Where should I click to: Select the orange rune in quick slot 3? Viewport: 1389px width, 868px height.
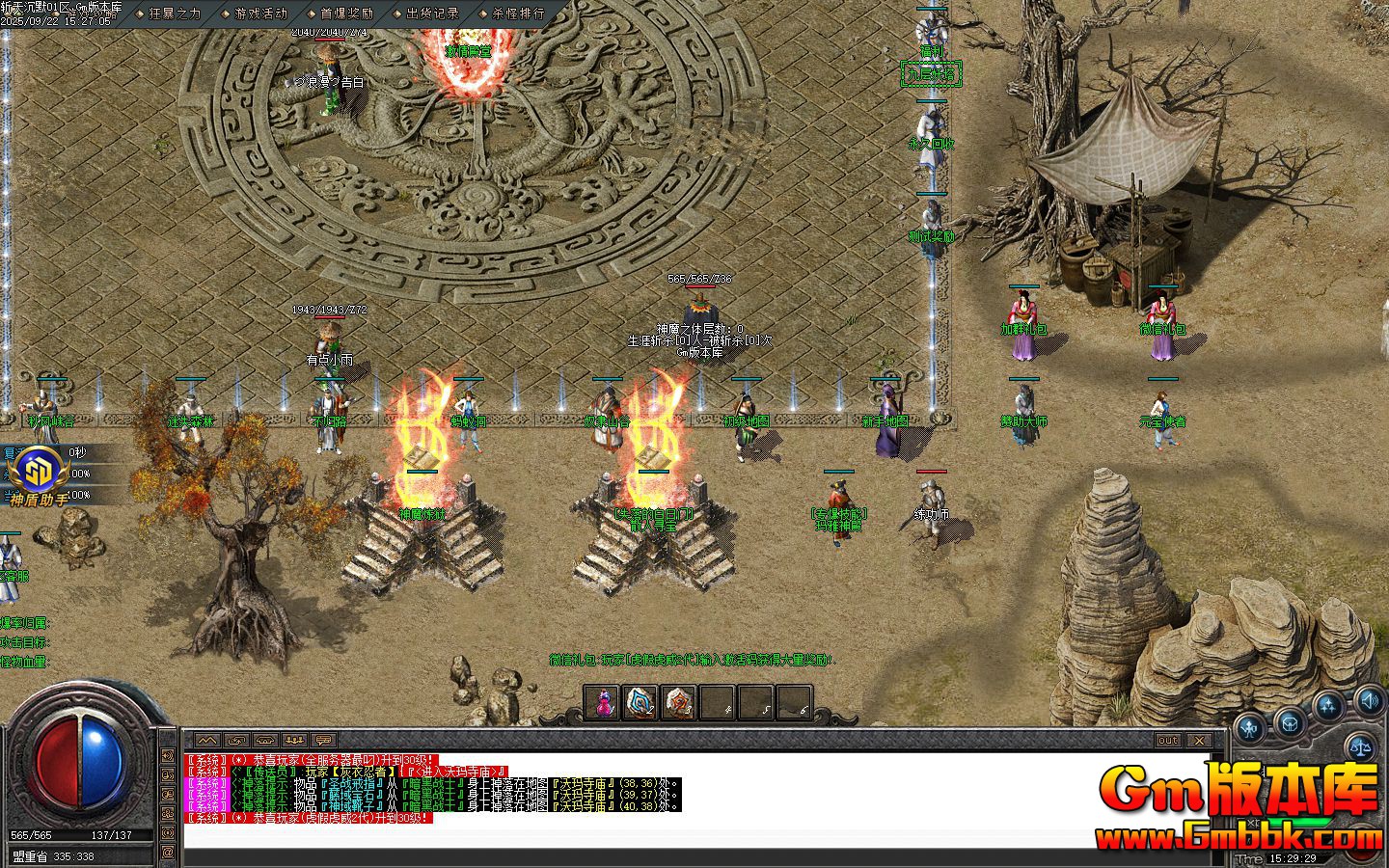[678, 703]
